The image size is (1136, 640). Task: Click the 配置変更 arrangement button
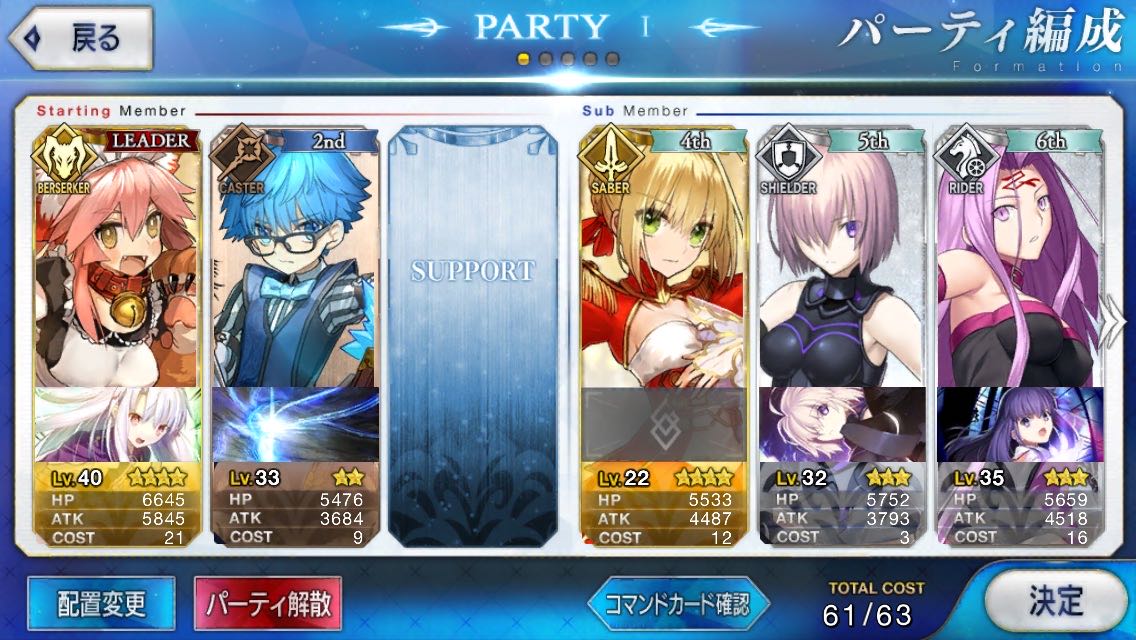click(x=101, y=604)
